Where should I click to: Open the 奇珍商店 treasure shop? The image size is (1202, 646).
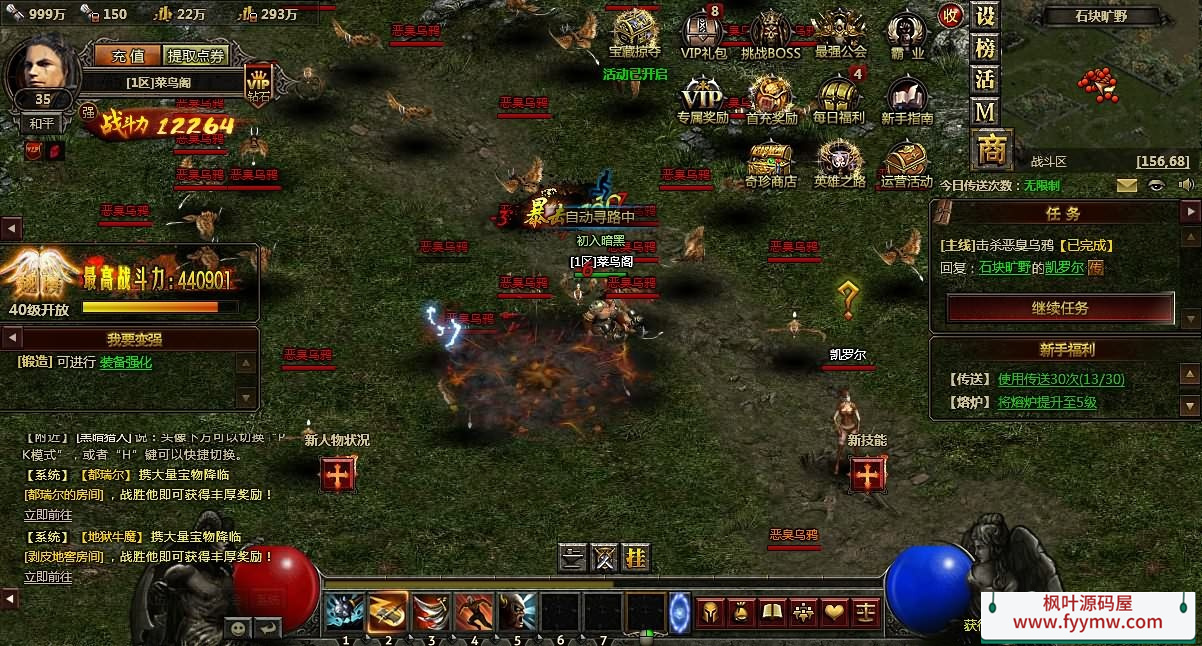click(x=771, y=162)
